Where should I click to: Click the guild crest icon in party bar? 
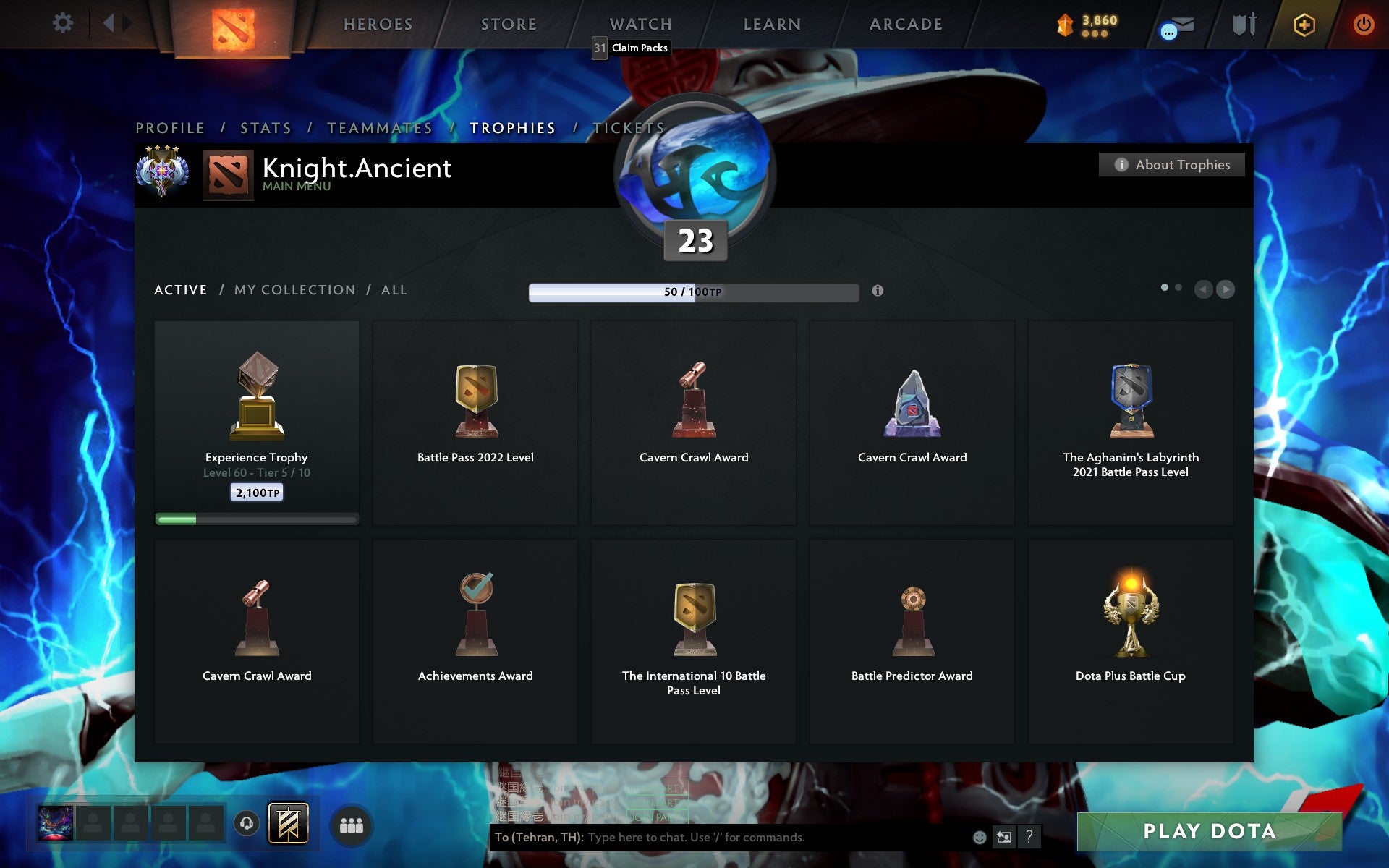[287, 822]
